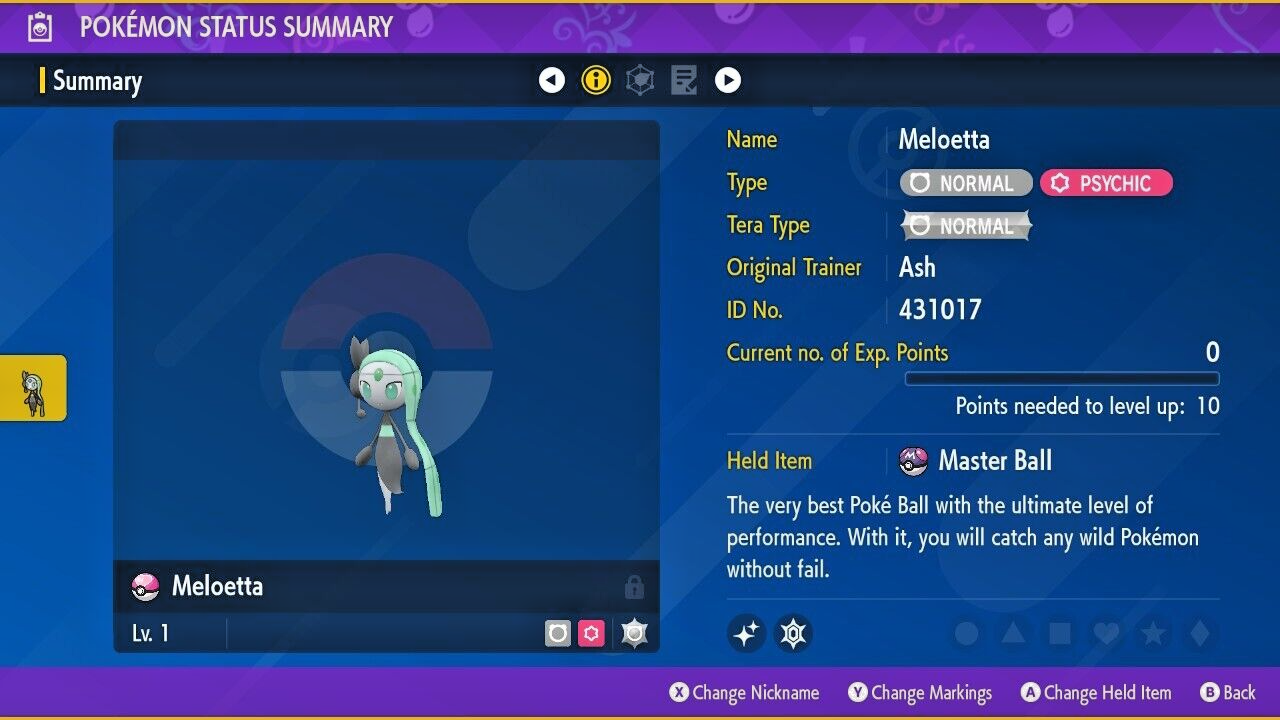Open the previous page arrow
This screenshot has width=1280, height=720.
tap(552, 79)
